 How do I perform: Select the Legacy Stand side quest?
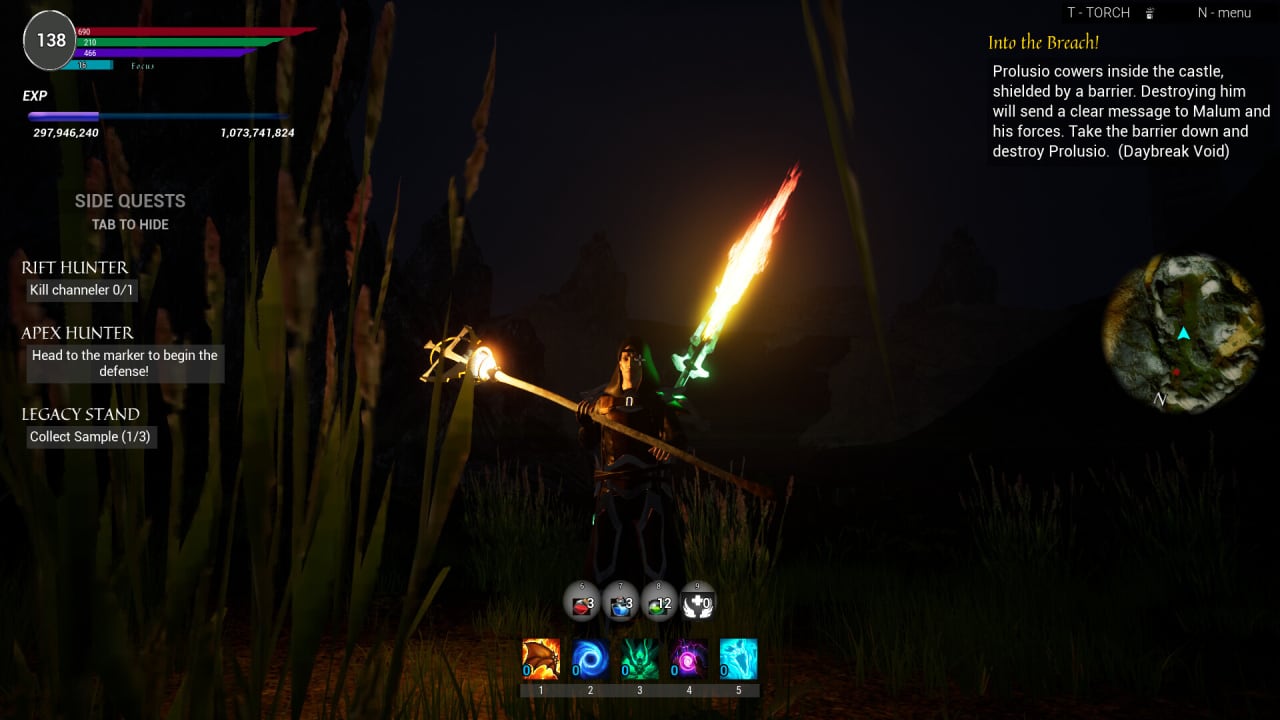(x=81, y=414)
